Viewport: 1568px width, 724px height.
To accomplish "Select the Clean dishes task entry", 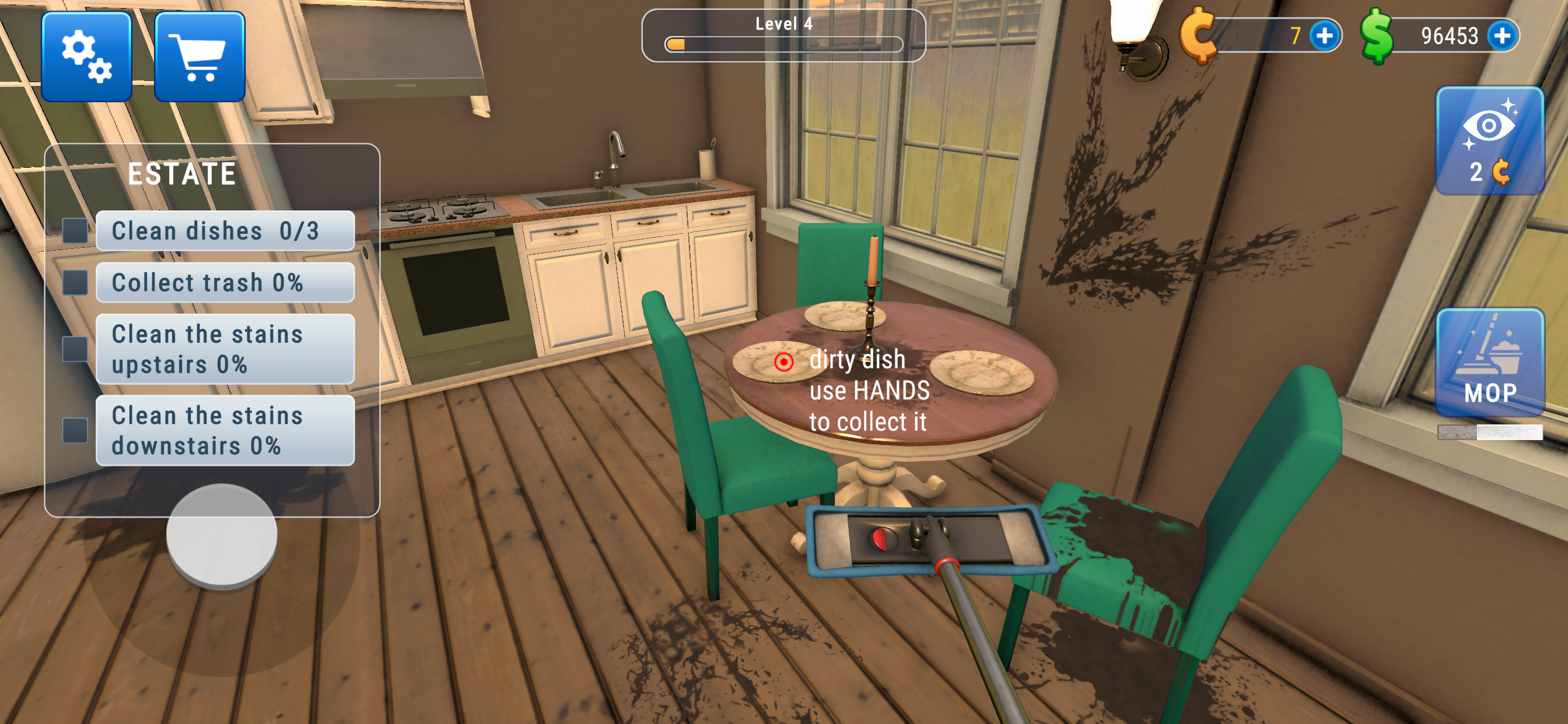I will tap(225, 231).
